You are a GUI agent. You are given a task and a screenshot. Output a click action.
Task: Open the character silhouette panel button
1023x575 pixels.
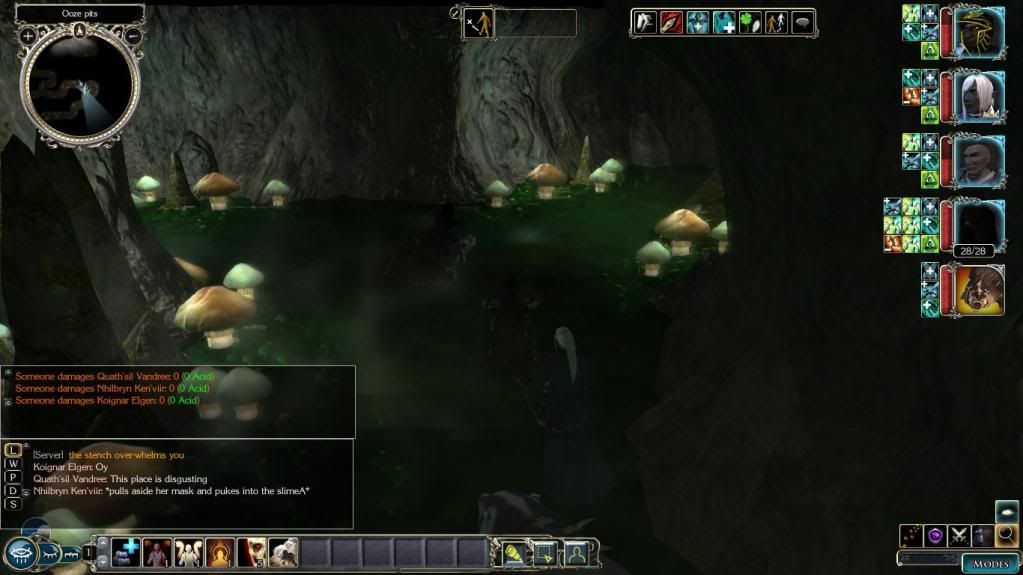[x=577, y=552]
